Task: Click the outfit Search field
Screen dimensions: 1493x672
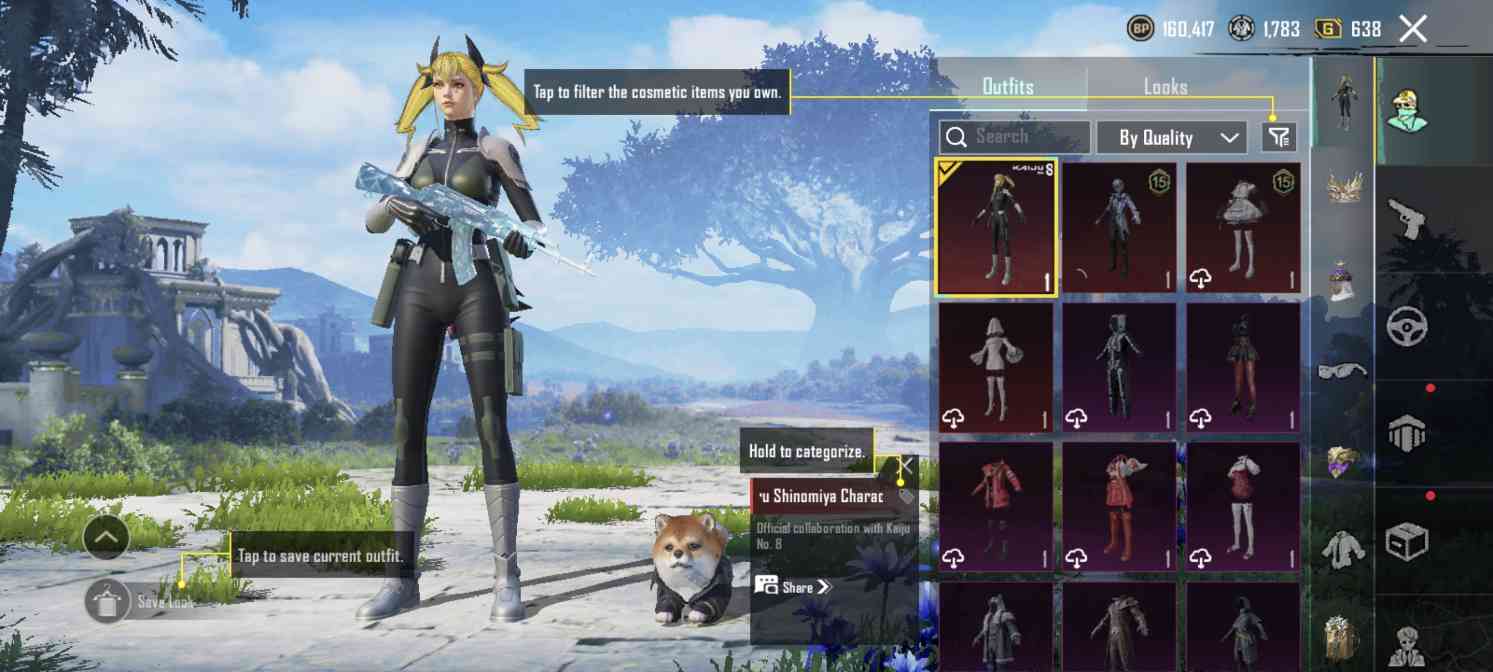Action: point(1015,137)
